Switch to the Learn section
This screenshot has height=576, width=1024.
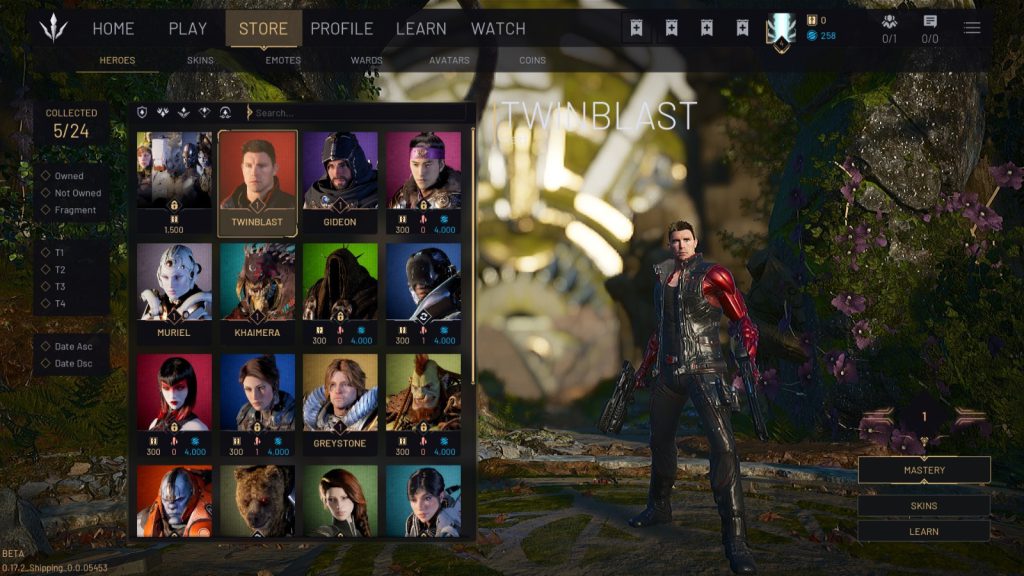[x=421, y=29]
